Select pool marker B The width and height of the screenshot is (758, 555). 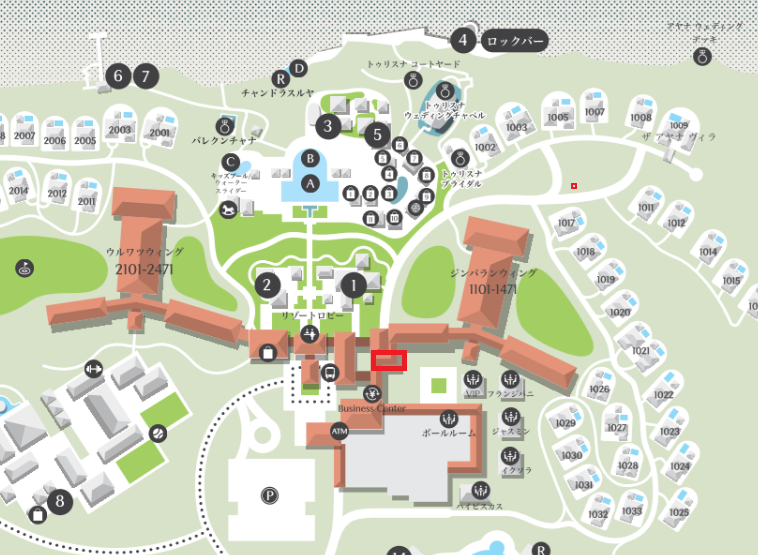coord(311,158)
